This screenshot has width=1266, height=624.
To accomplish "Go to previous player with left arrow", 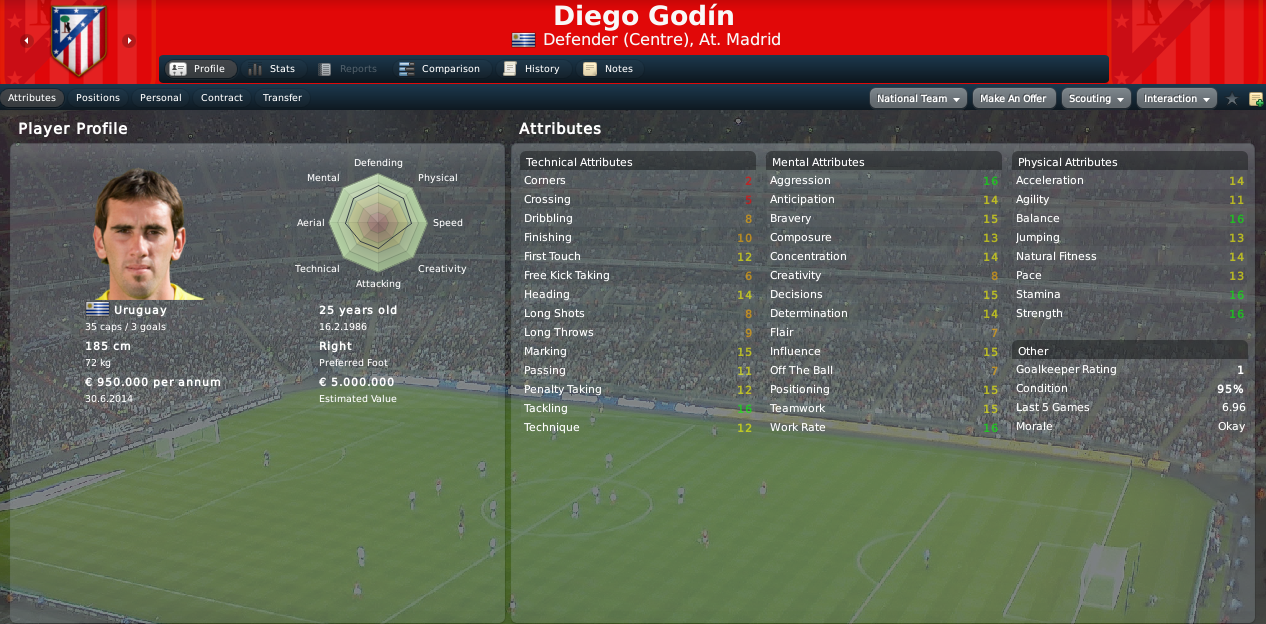I will pos(26,41).
